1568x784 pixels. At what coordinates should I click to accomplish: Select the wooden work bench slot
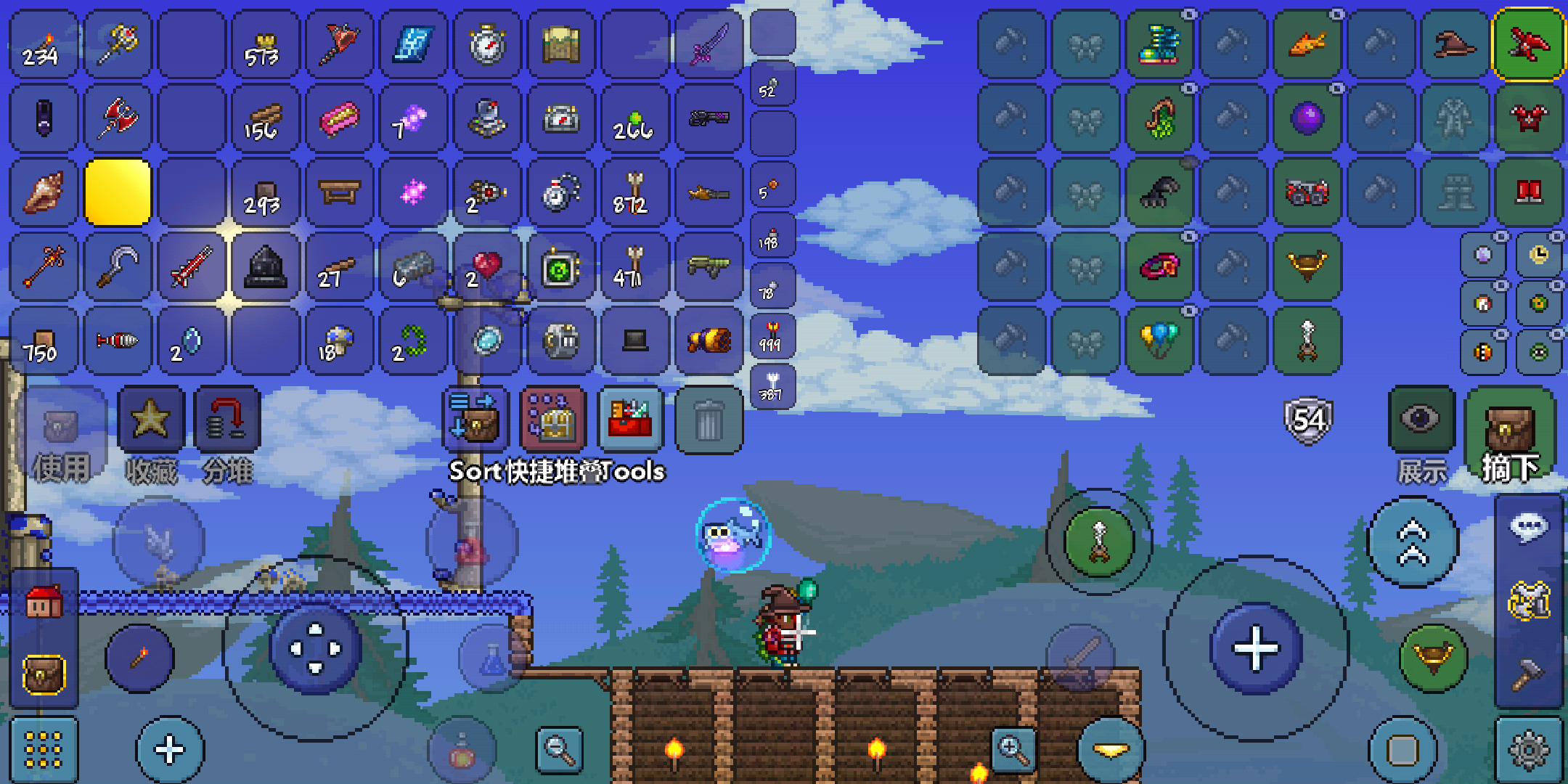coord(339,192)
